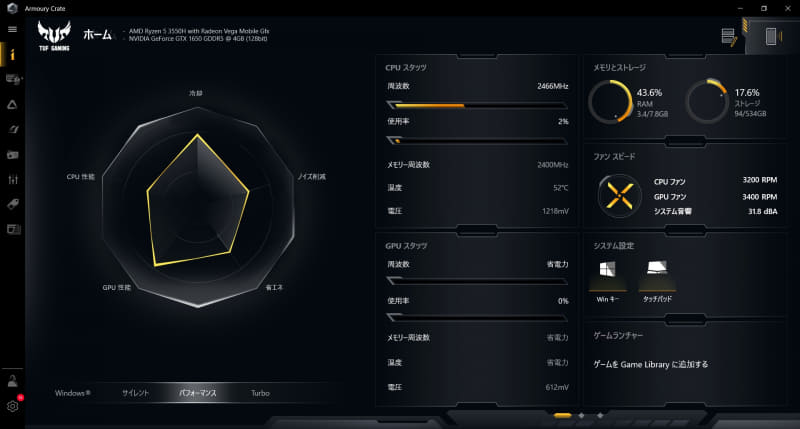Screen dimensions: 800x429
Task: Open the user profile icon
Action: coord(13,380)
